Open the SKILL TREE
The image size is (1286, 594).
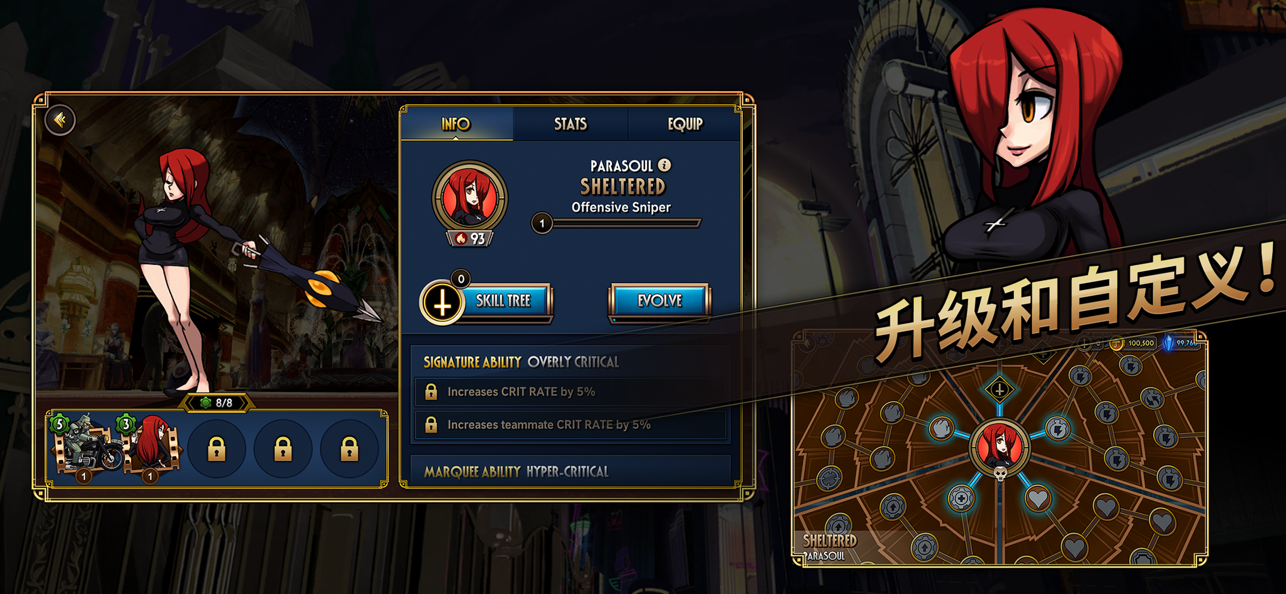click(502, 301)
